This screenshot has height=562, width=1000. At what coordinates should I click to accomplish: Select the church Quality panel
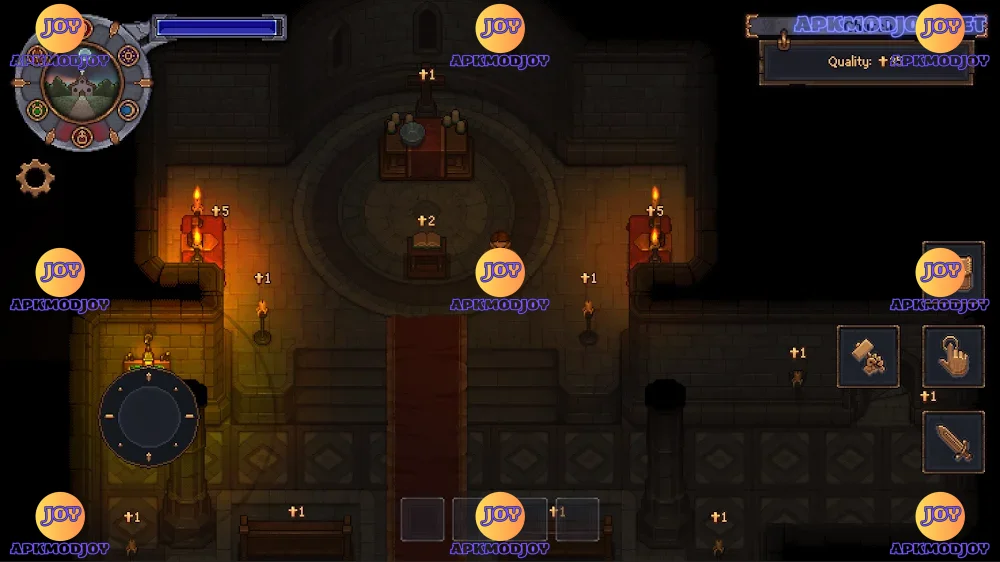tap(866, 61)
